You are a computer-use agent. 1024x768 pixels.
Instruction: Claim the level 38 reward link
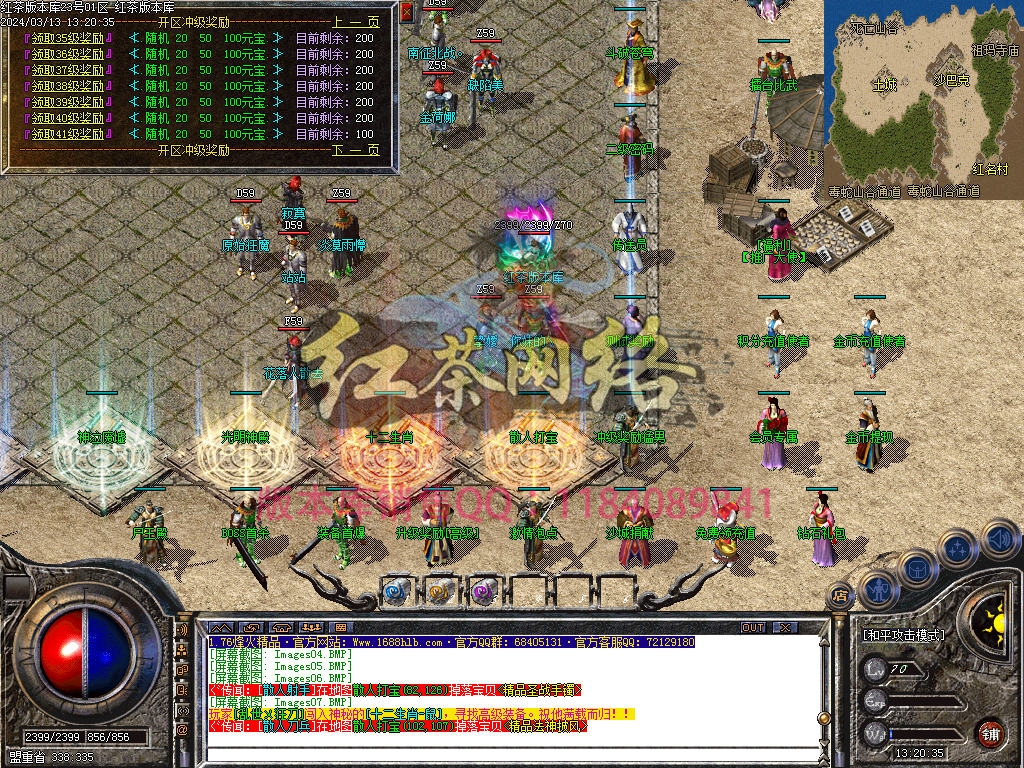click(x=68, y=86)
